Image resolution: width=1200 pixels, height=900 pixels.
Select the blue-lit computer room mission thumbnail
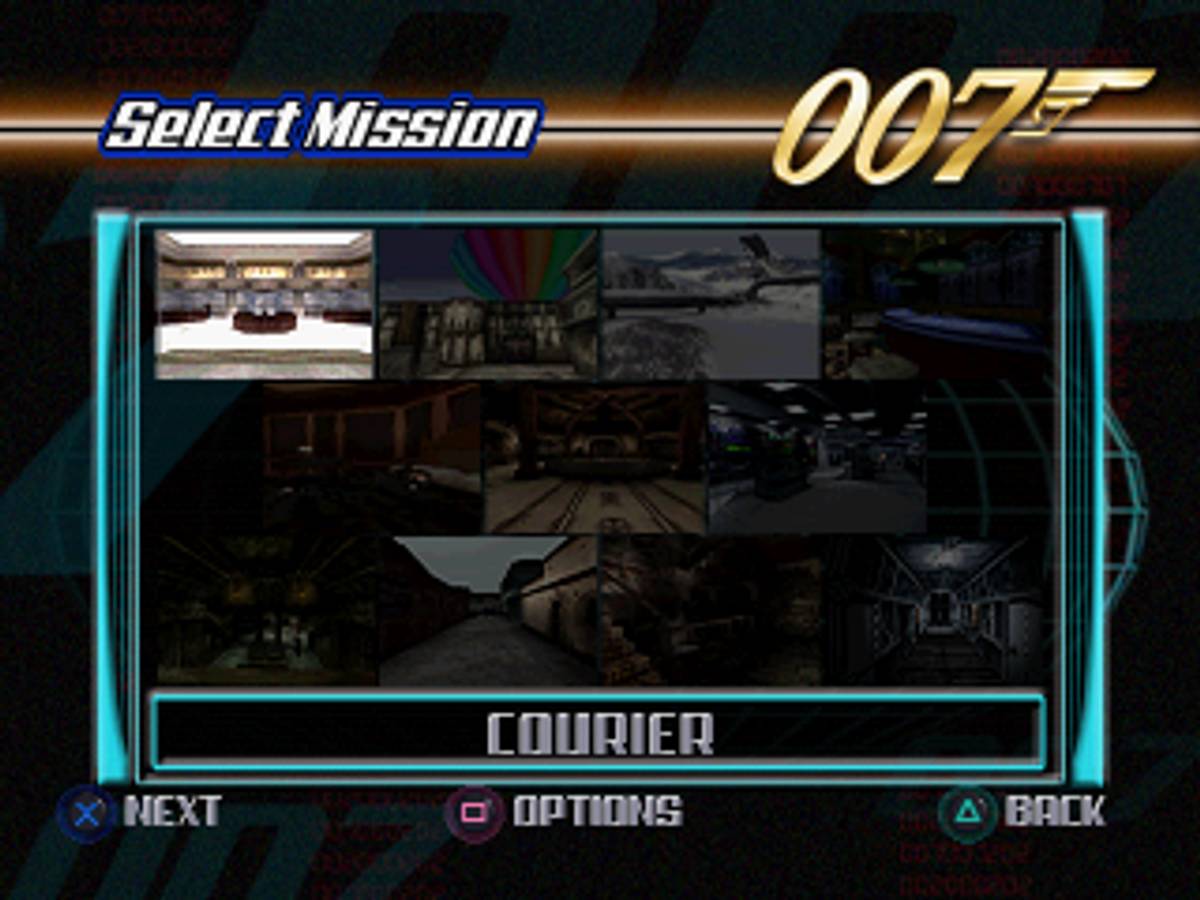coord(818,457)
